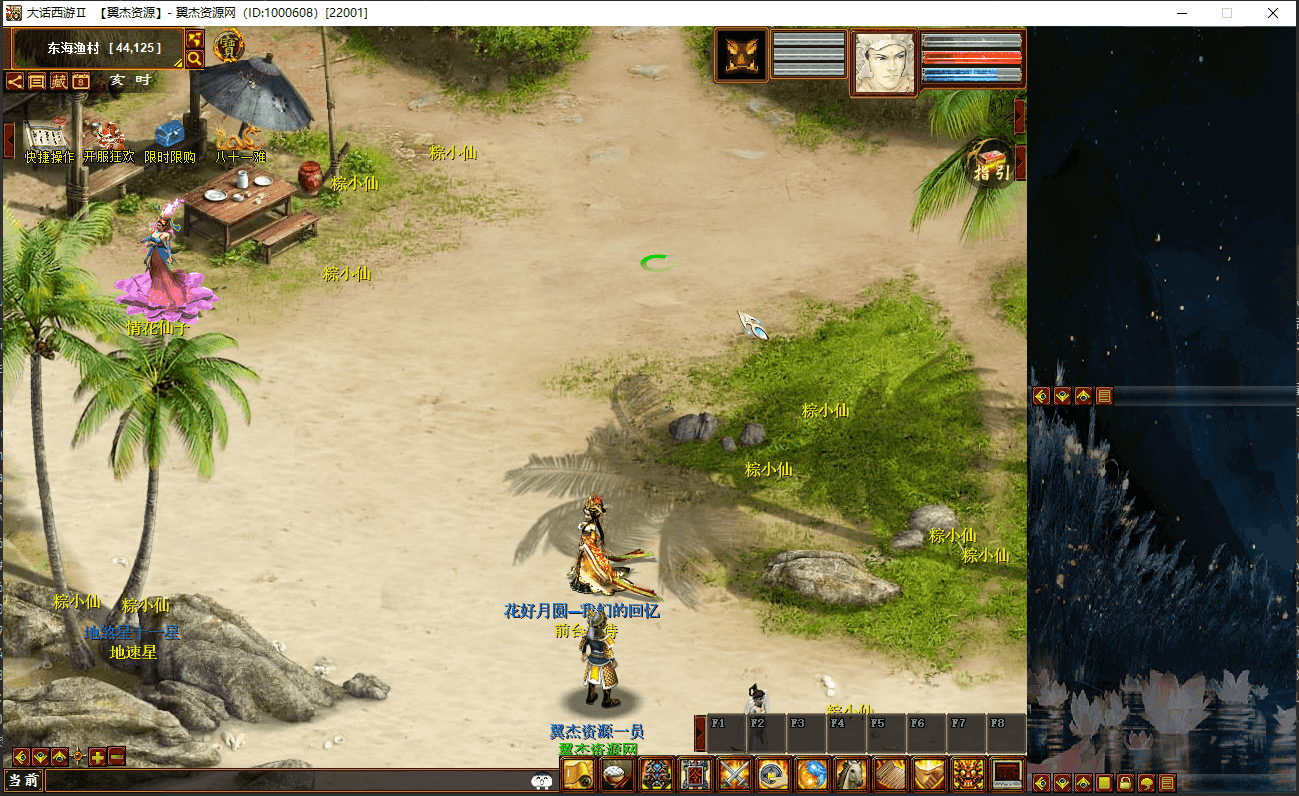
Task: Select the crossed swords icon
Action: tap(735, 775)
